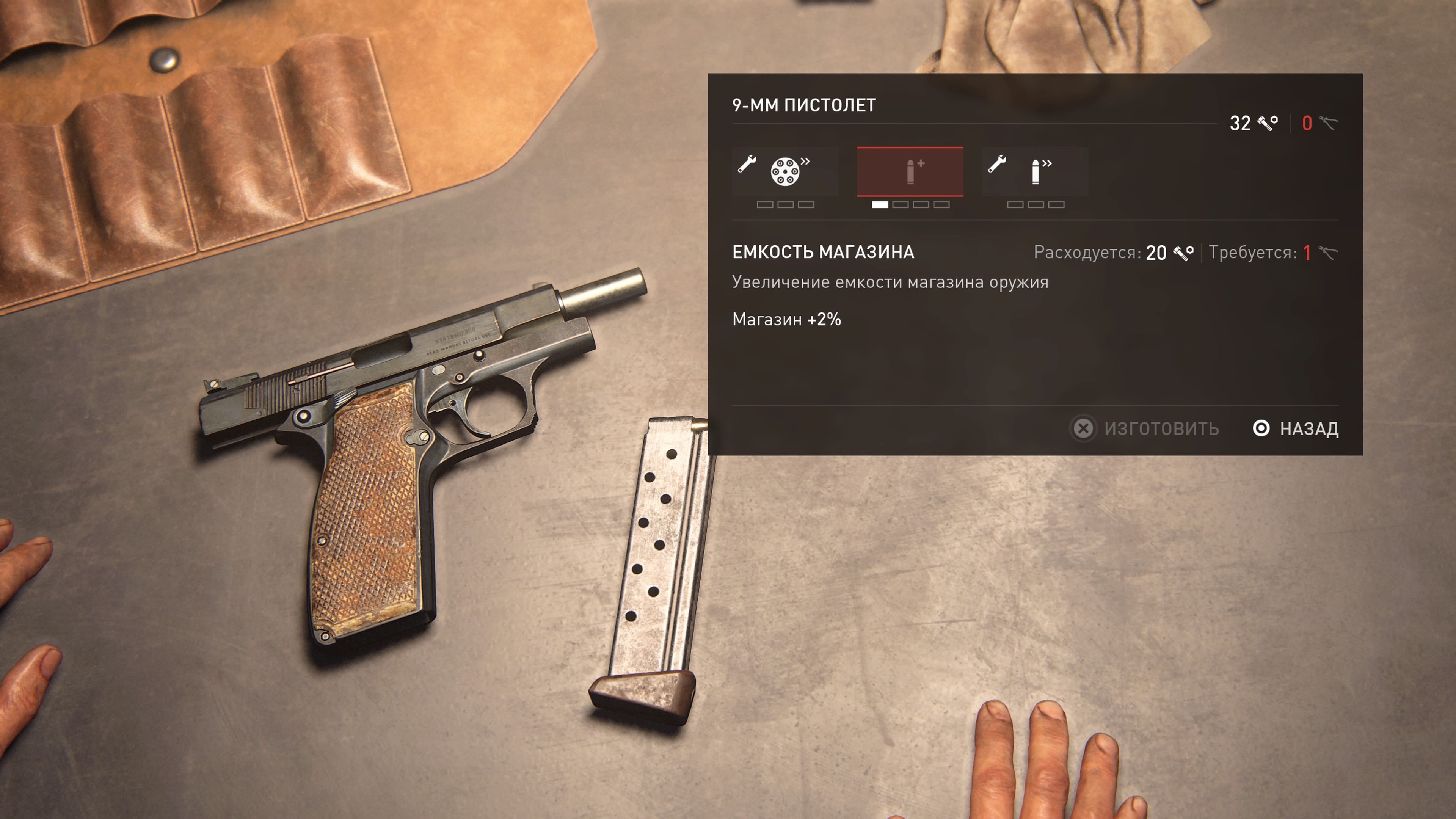This screenshot has height=819, width=1456.
Task: Choose the highlighted magazine capacity upgrade
Action: (x=910, y=171)
